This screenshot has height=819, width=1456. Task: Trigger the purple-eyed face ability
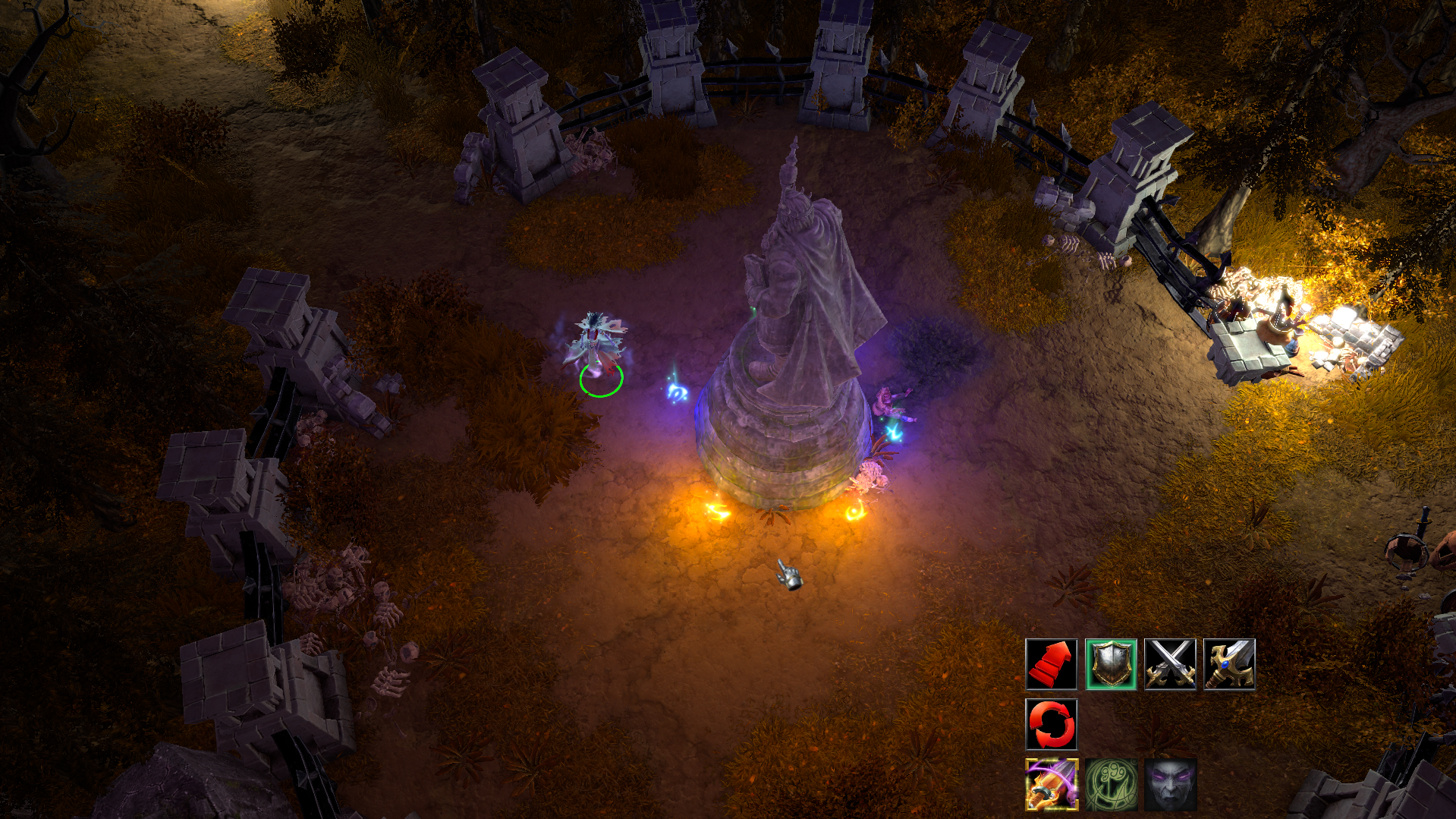(x=1169, y=784)
